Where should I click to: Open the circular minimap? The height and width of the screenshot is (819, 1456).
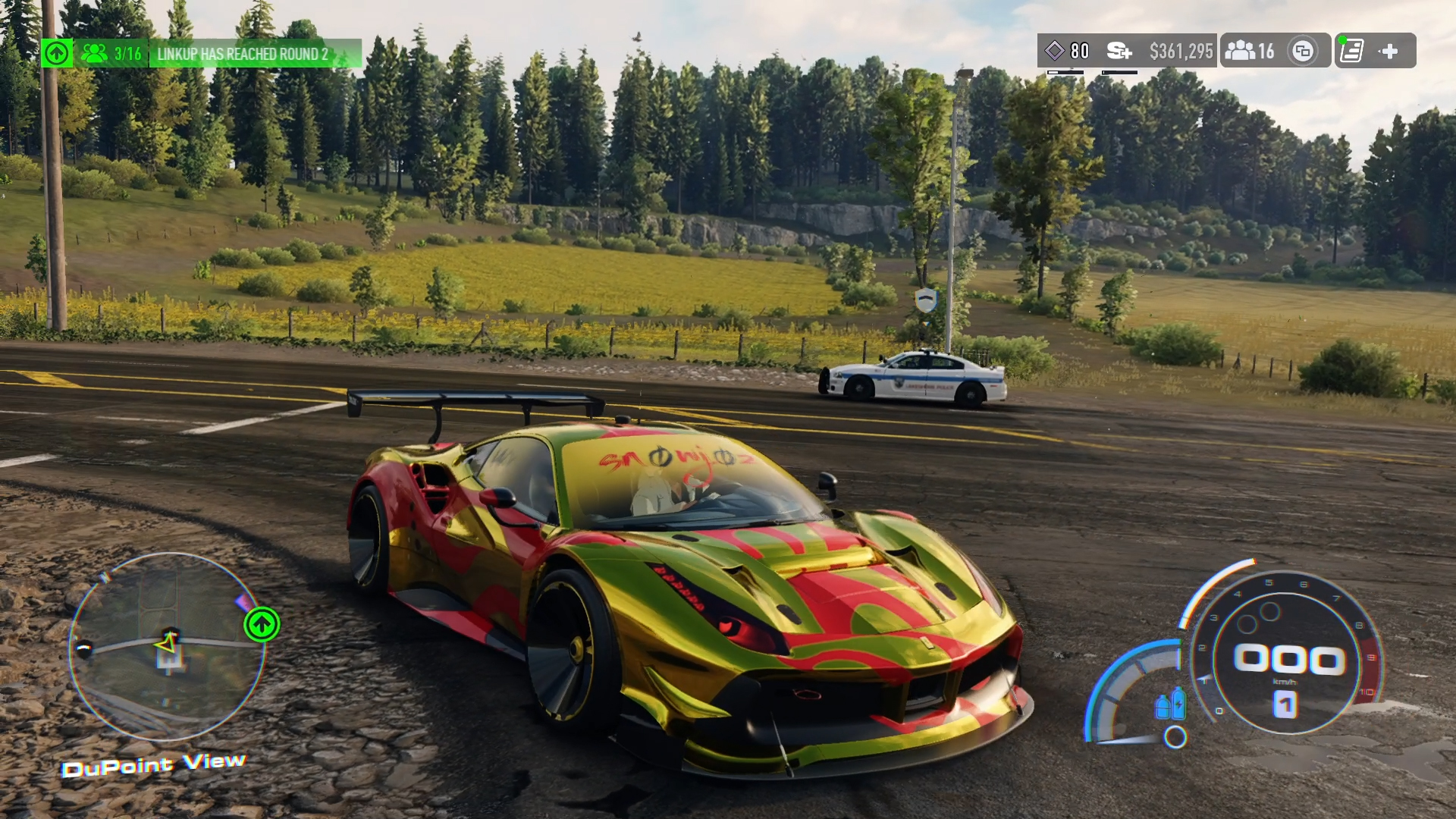tap(167, 646)
